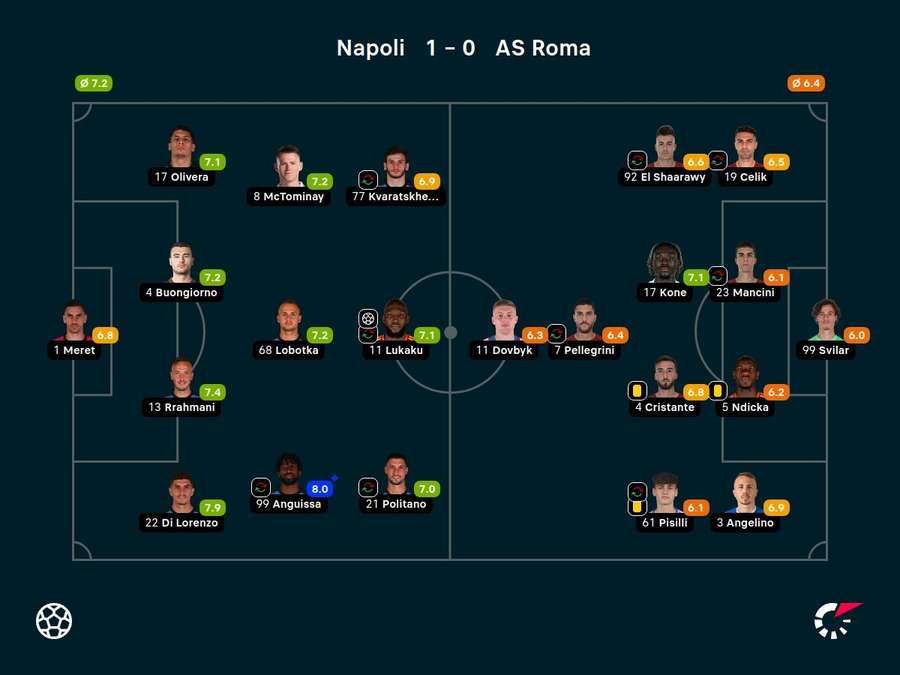Select Rrahmani's player portrait
Viewport: 900px width, 675px height.
coord(181,379)
